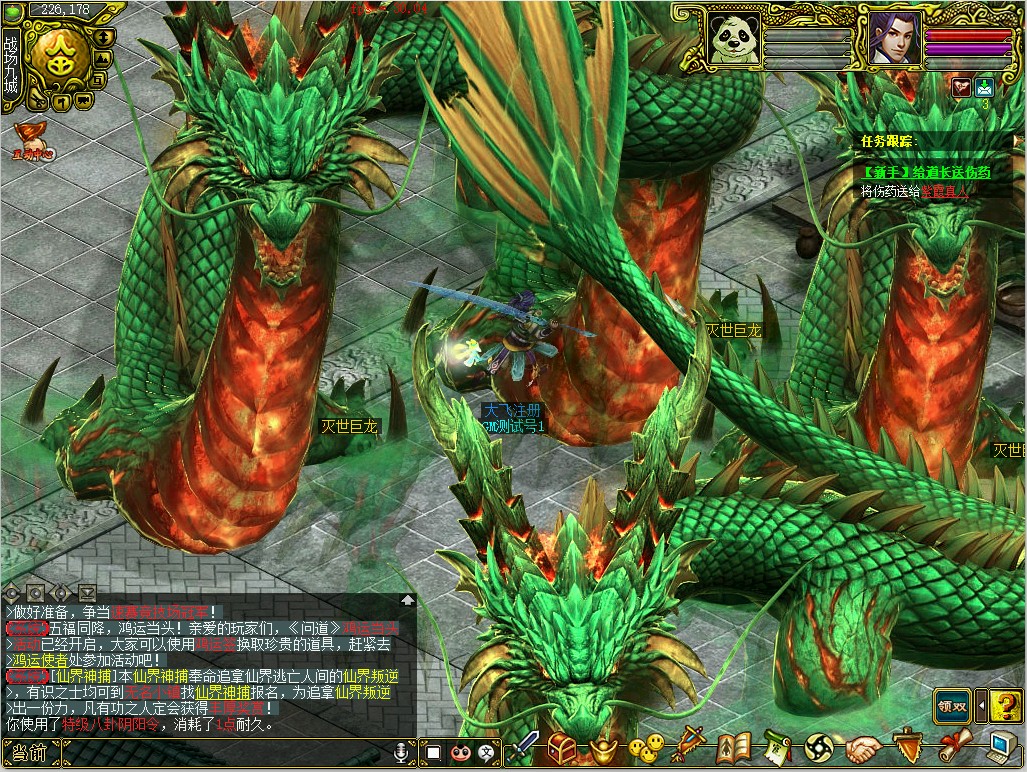Screen dimensions: 1027x772
Task: Open the computer system settings icon
Action: tap(1002, 747)
